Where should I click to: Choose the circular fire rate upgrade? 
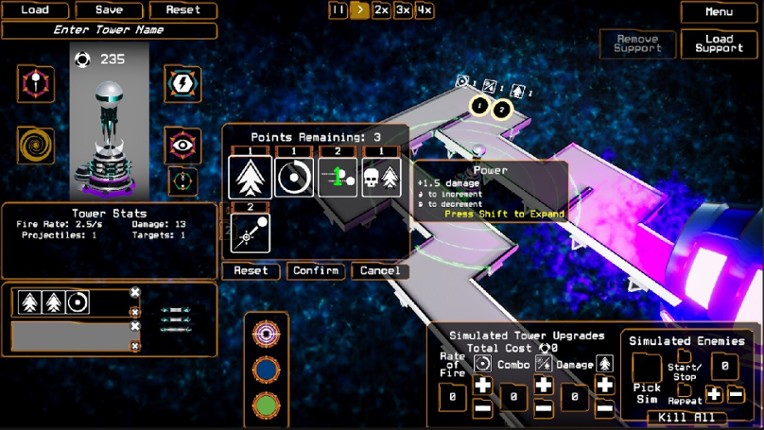click(294, 178)
